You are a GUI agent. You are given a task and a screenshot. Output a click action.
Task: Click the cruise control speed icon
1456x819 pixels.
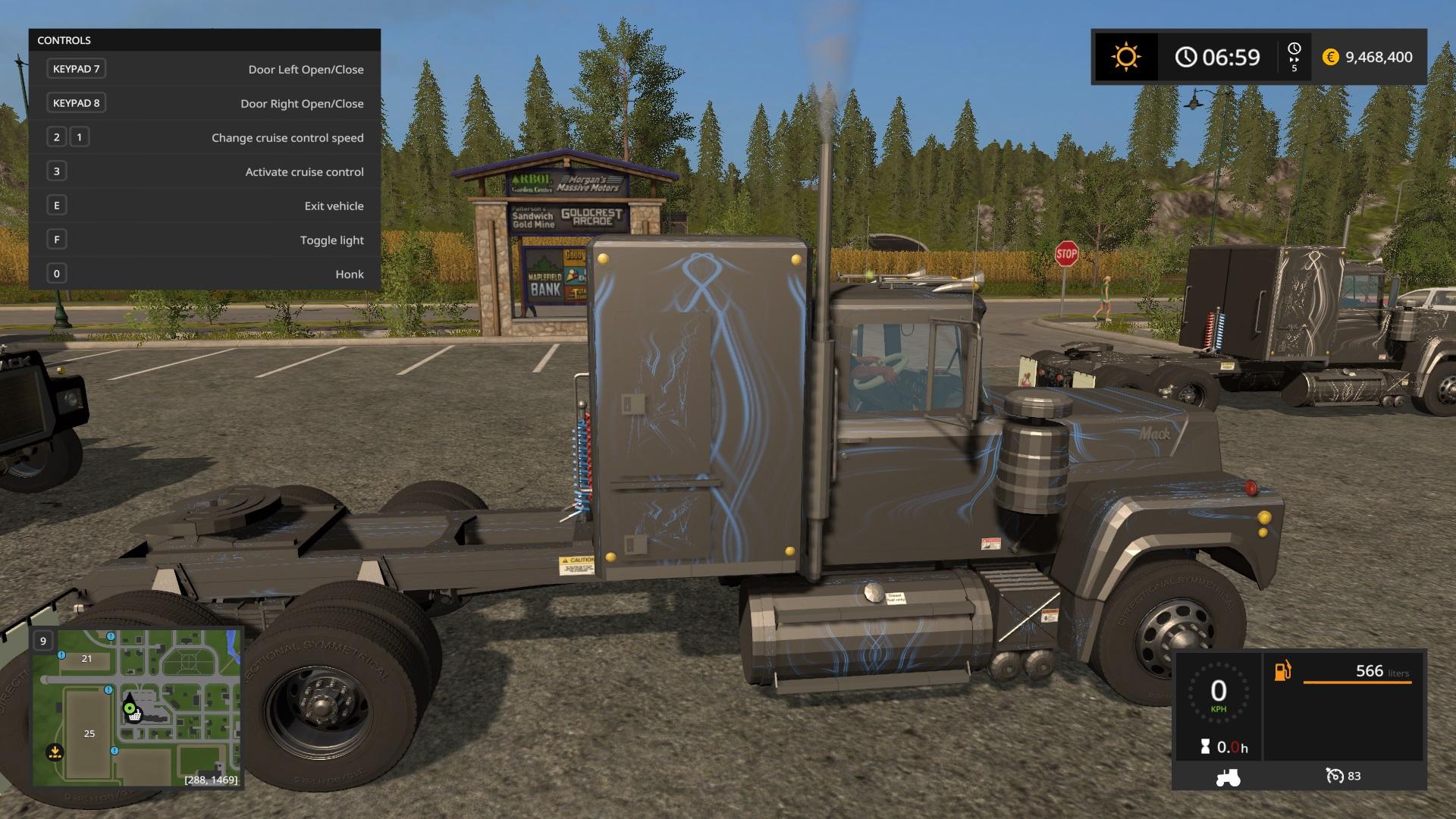(x=1334, y=776)
